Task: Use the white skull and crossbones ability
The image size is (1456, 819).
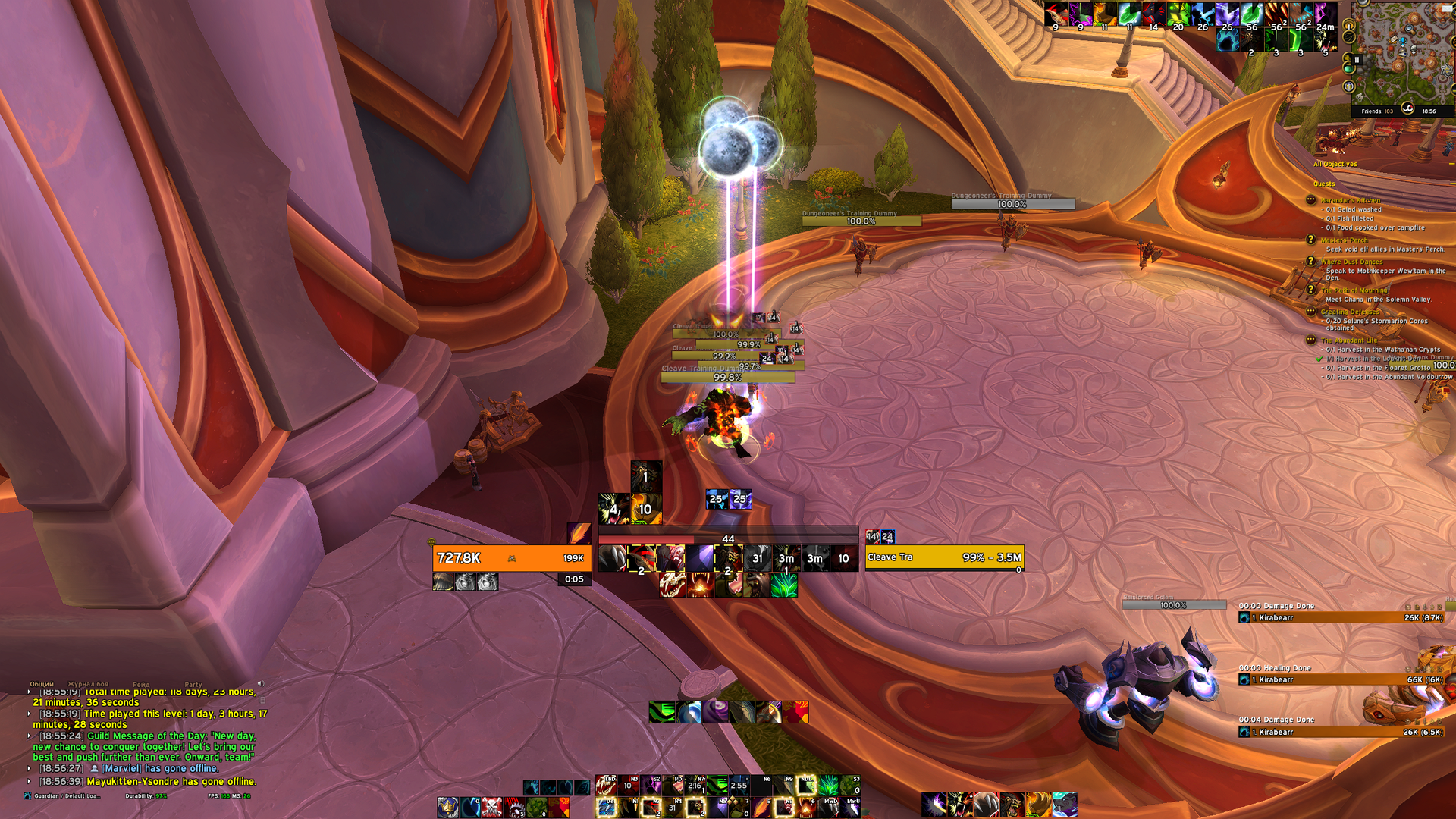Action: (x=492, y=806)
